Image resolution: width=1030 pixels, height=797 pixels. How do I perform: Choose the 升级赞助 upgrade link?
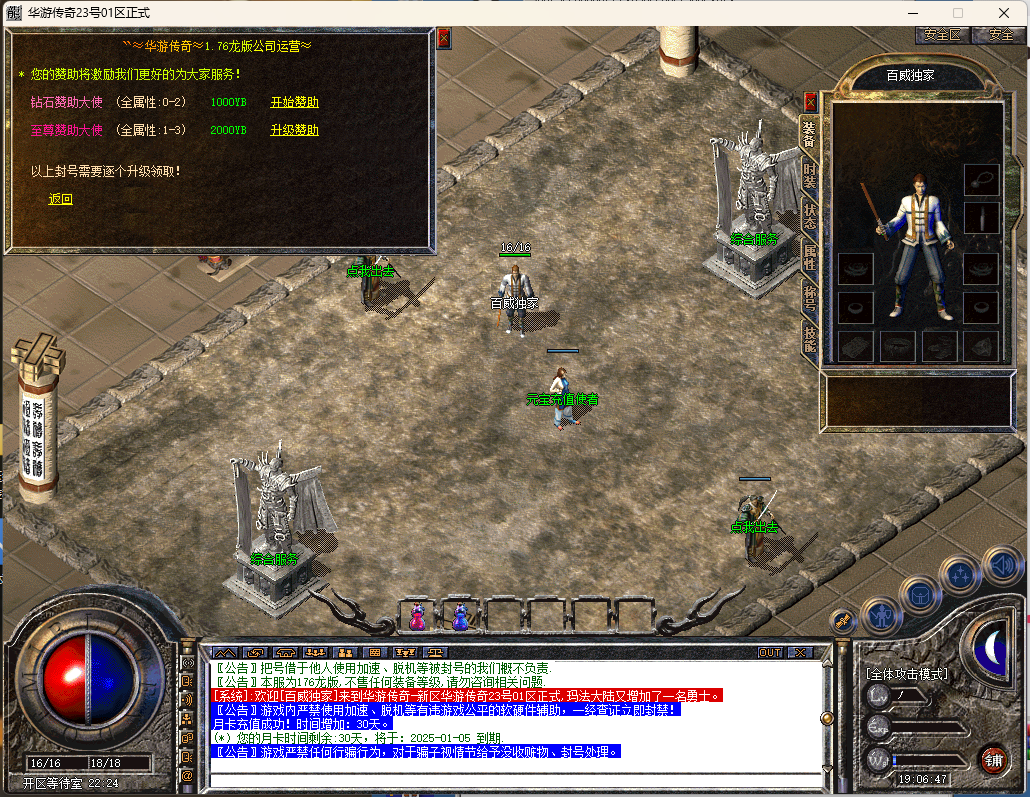tap(294, 130)
